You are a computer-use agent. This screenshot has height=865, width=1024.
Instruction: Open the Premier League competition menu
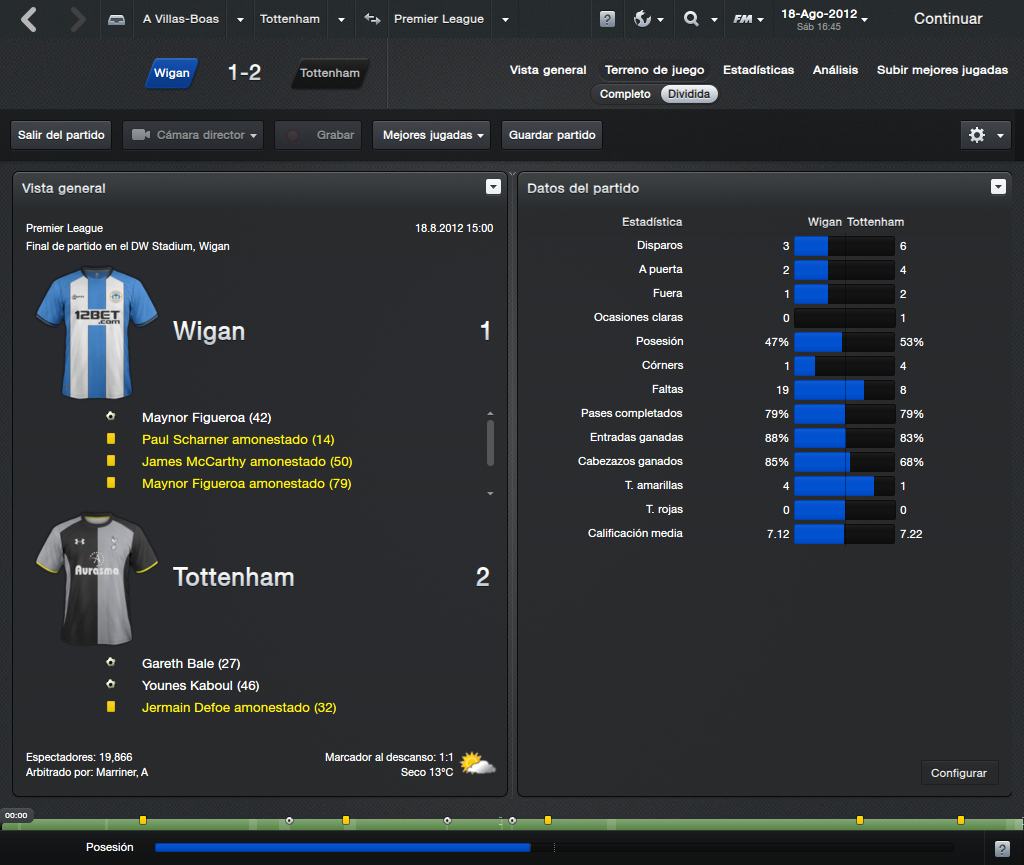pyautogui.click(x=438, y=19)
